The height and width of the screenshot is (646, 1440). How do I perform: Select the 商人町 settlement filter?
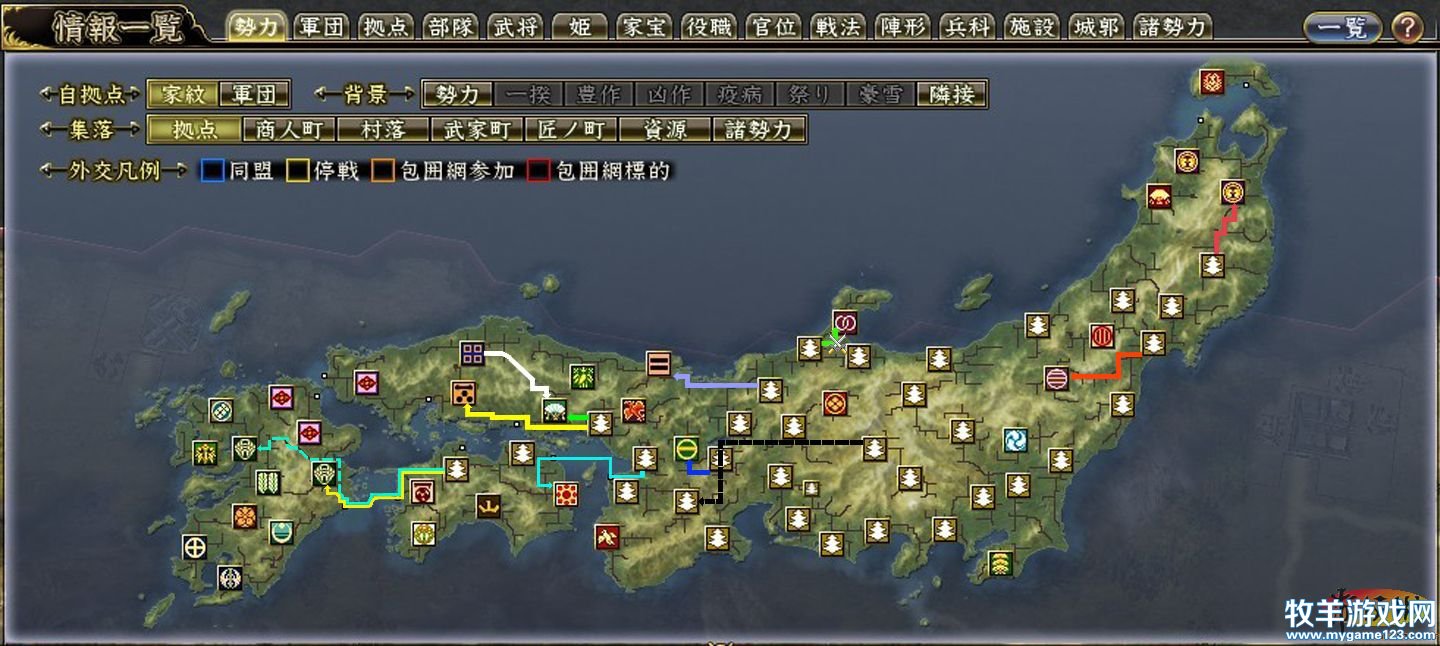[288, 130]
